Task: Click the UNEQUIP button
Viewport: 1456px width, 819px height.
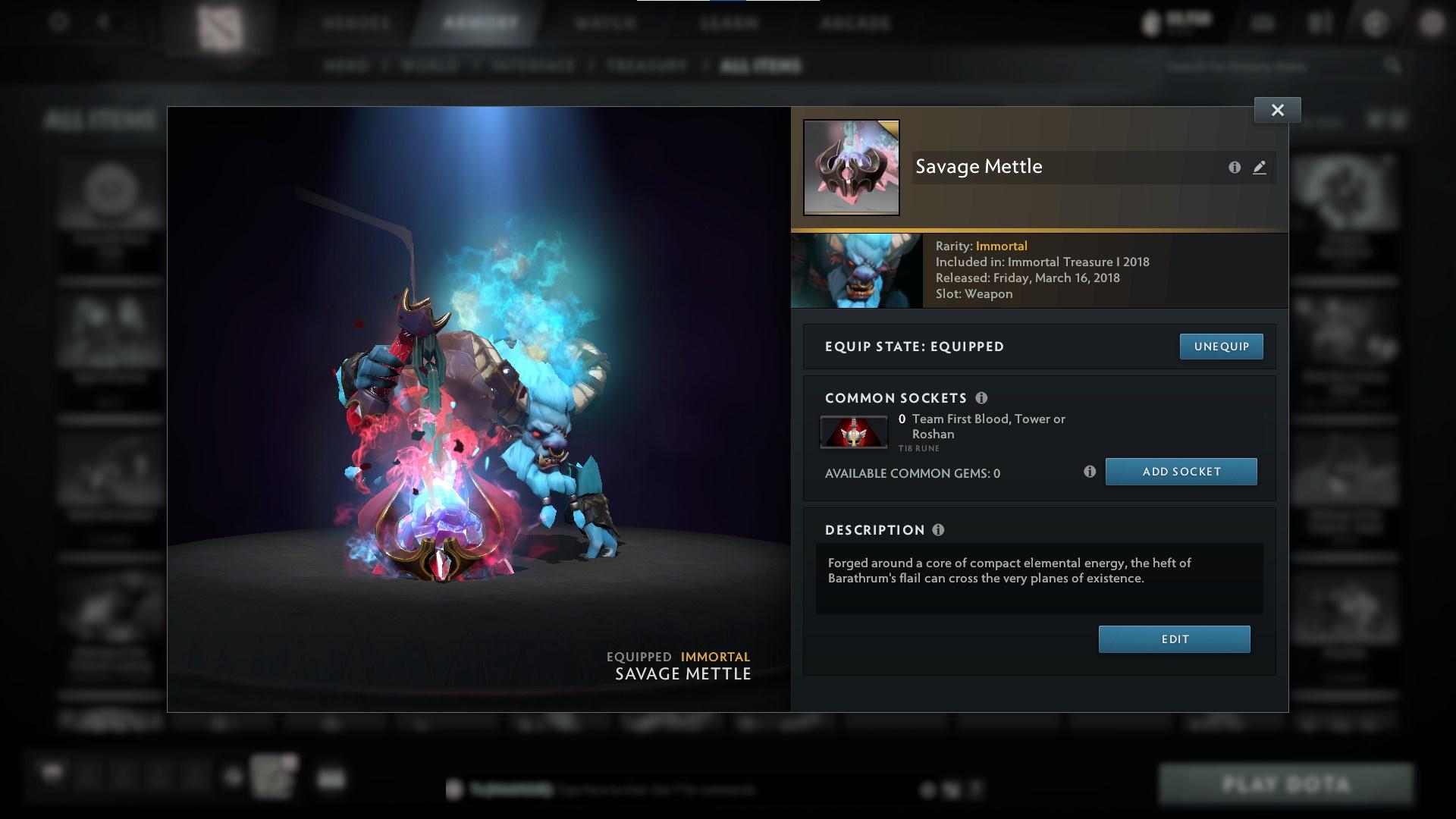Action: pos(1221,346)
